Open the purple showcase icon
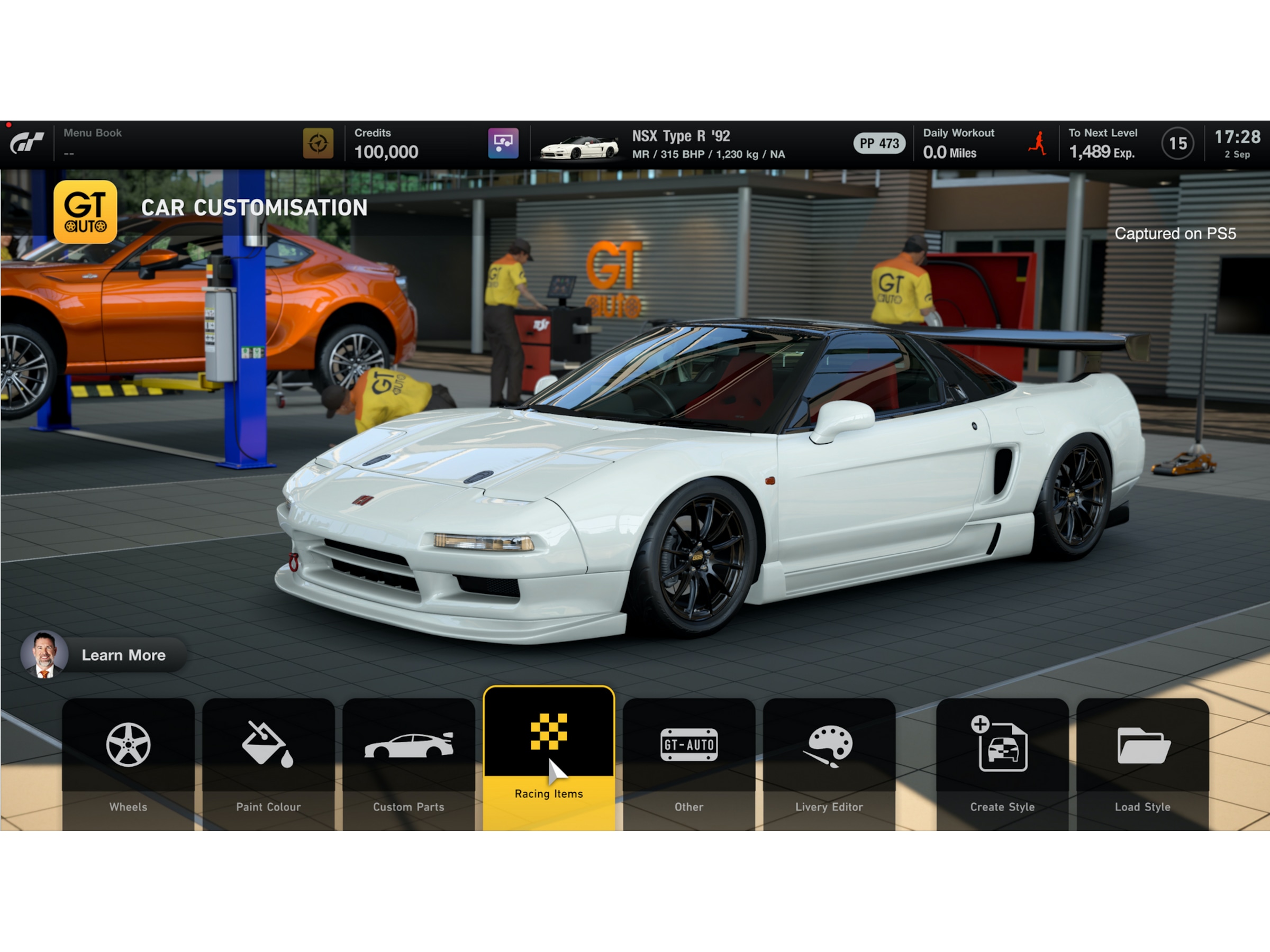Viewport: 1270px width, 952px height. pos(503,143)
